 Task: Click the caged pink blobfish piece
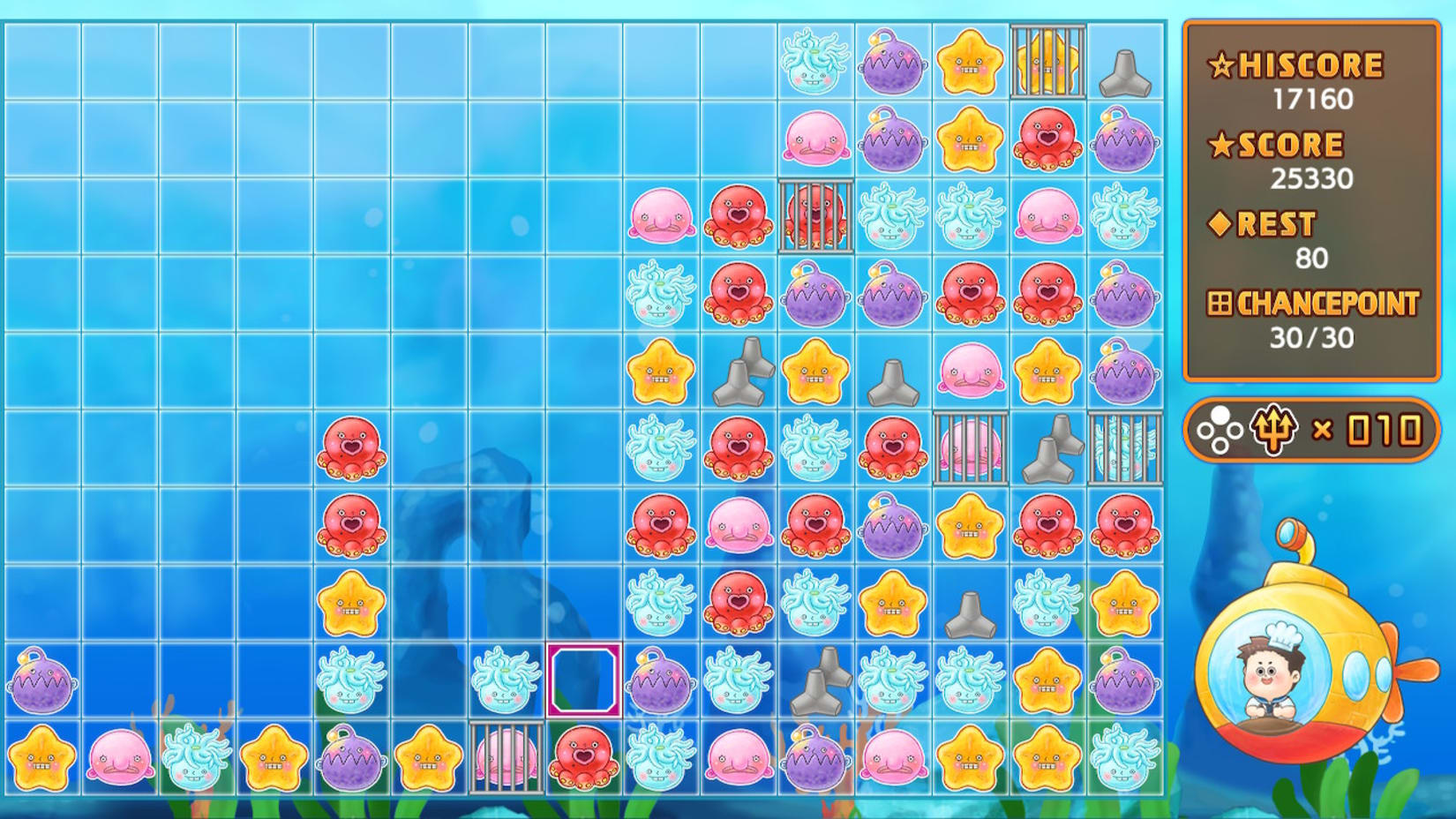pyautogui.click(x=971, y=447)
